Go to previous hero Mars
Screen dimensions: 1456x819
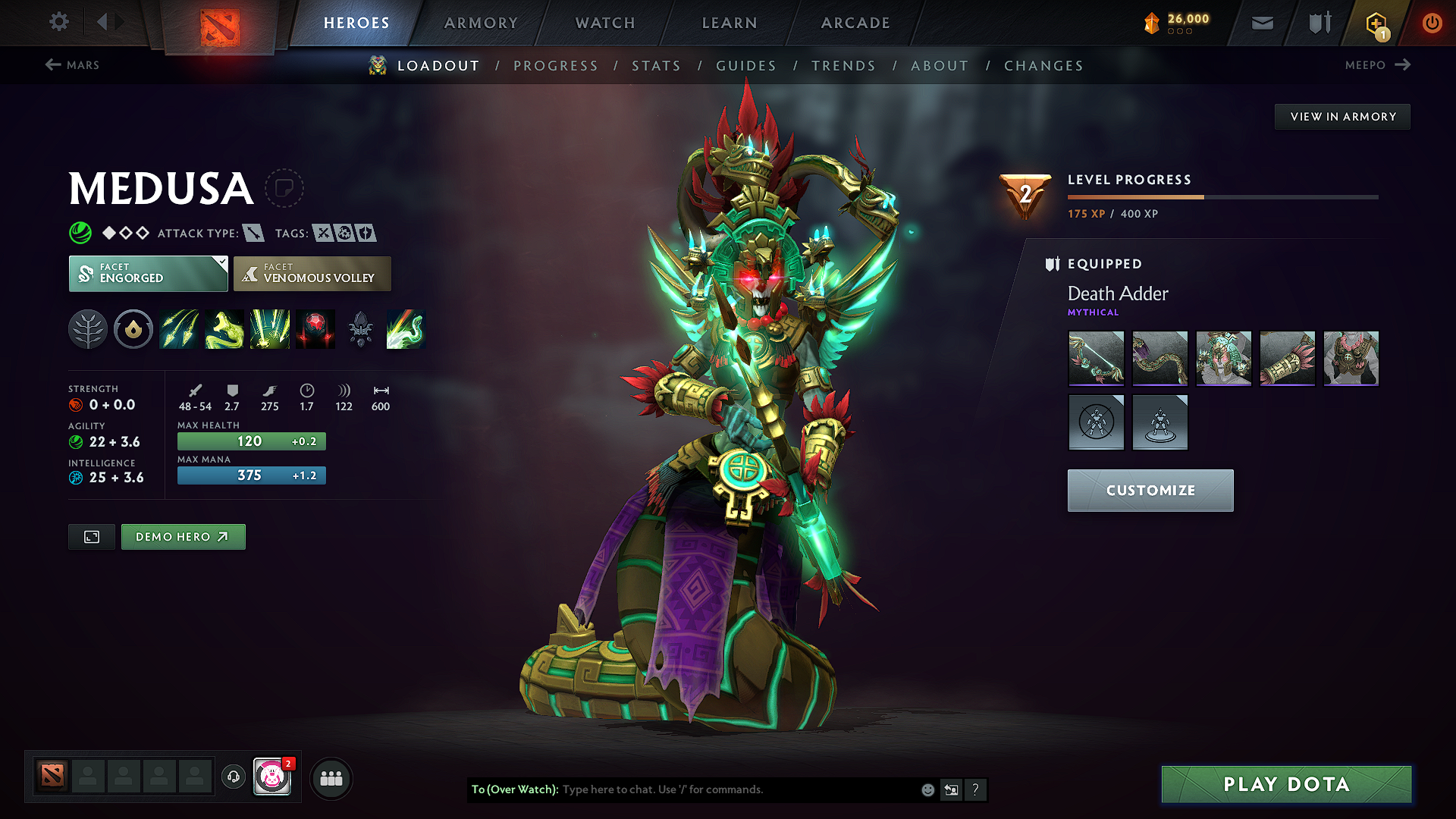click(73, 65)
